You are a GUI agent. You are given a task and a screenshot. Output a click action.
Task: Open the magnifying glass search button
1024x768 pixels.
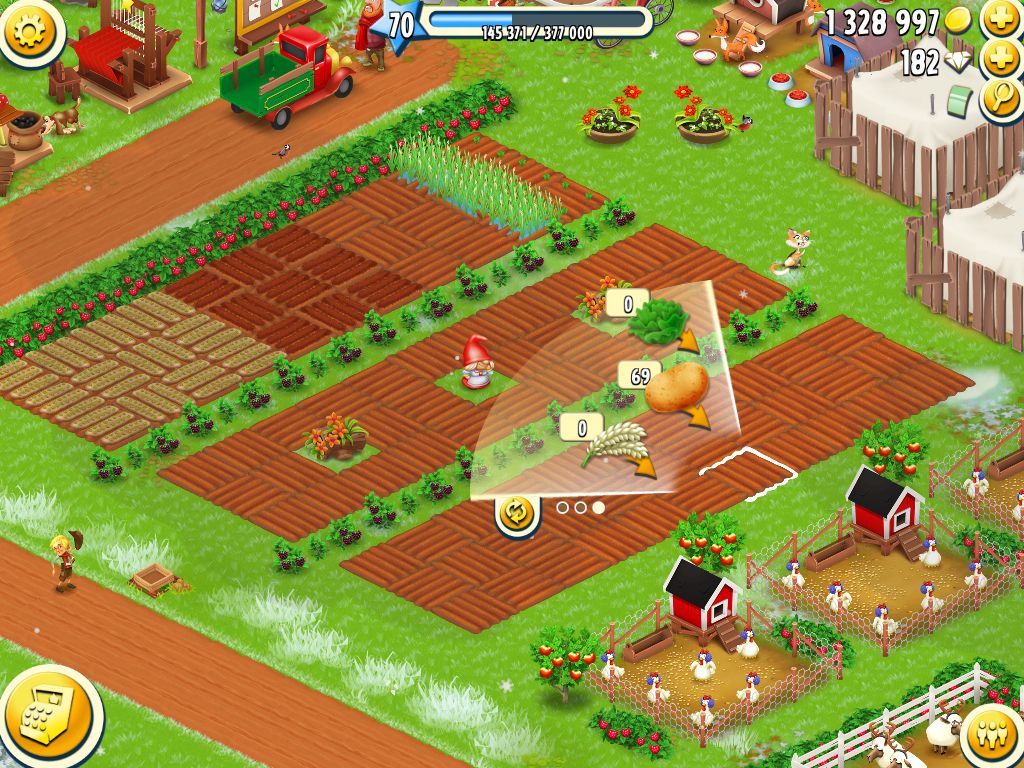coord(999,99)
